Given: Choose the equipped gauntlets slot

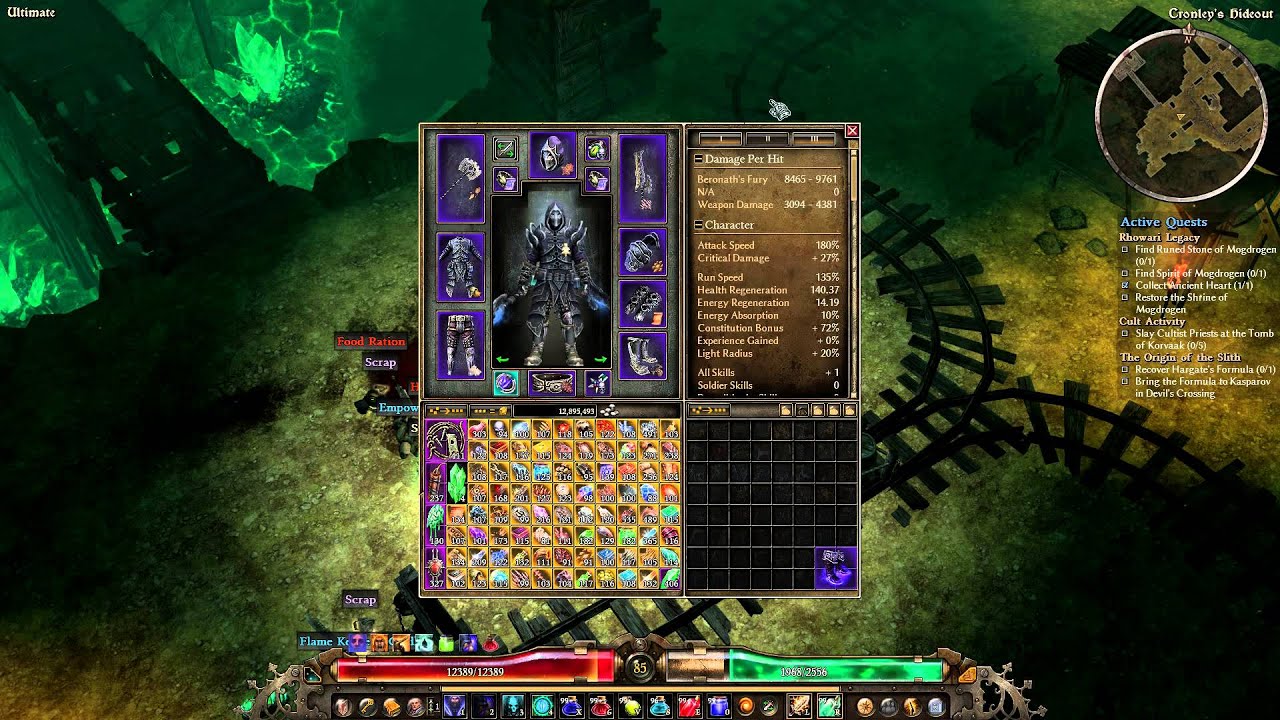Looking at the screenshot, I should 642,305.
